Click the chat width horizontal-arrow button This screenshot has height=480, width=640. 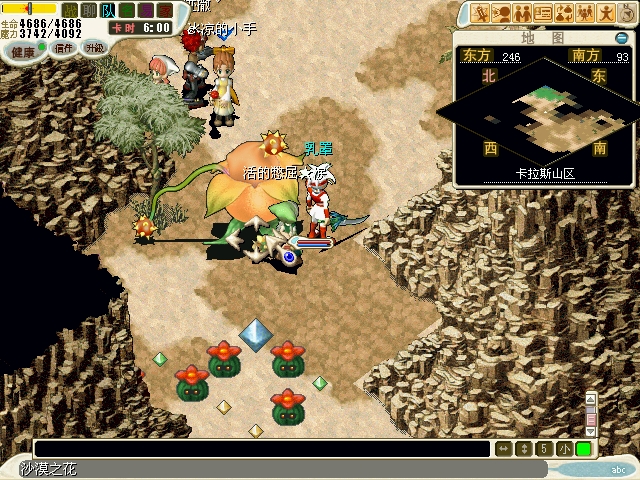point(504,450)
